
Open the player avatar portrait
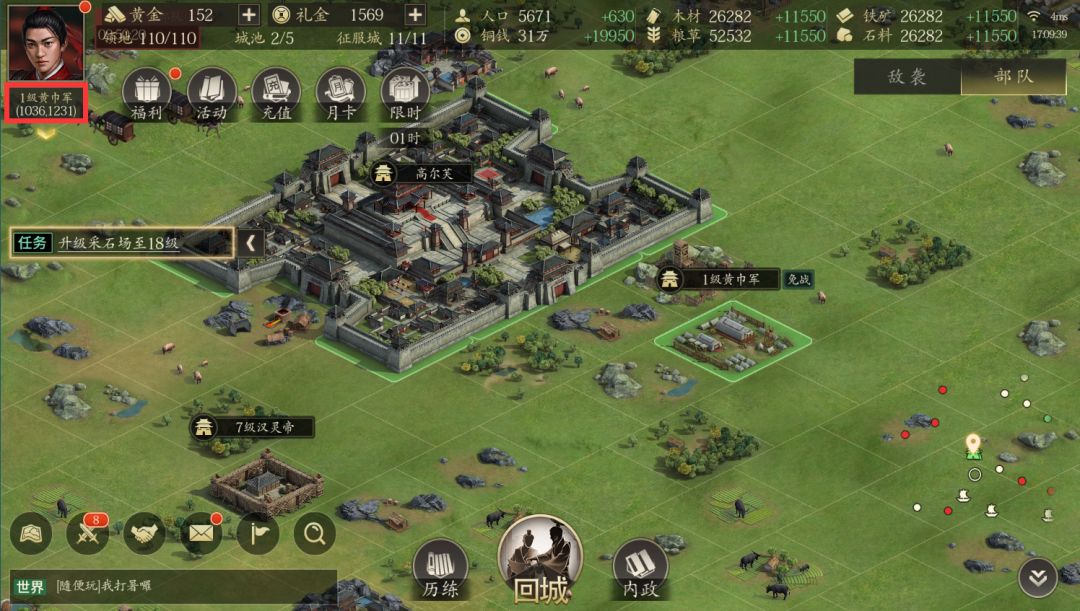(46, 43)
